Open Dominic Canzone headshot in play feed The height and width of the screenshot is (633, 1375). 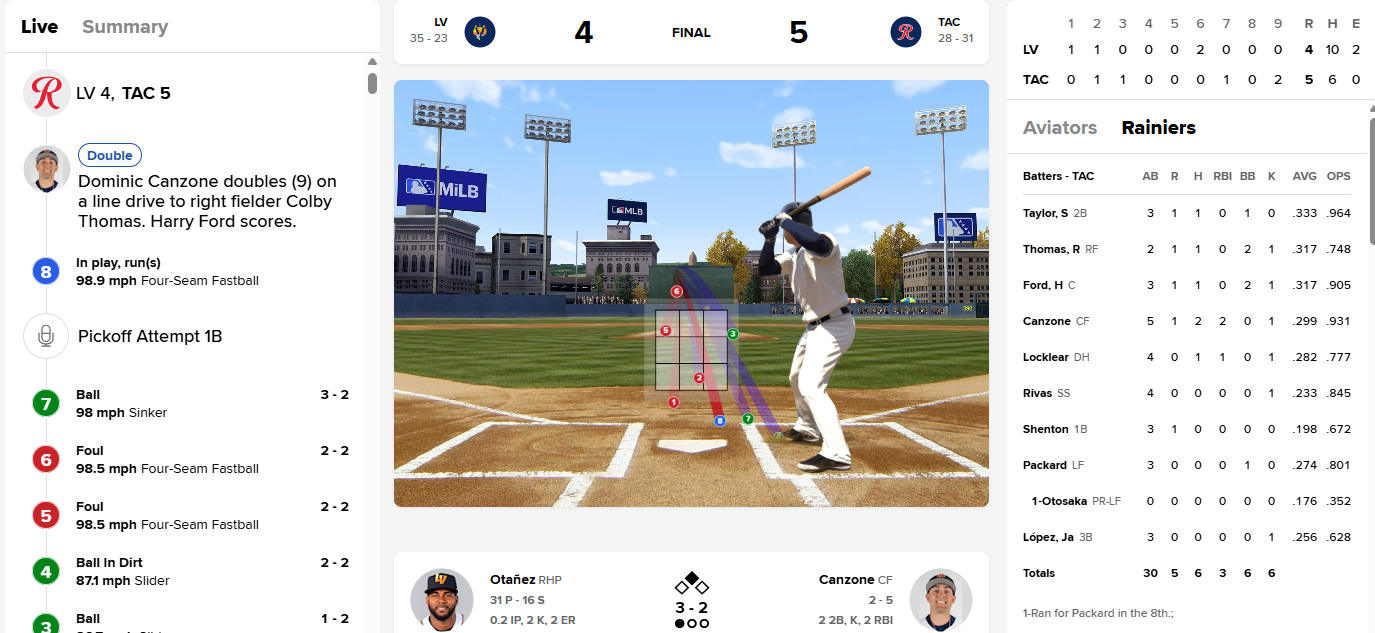(x=46, y=169)
